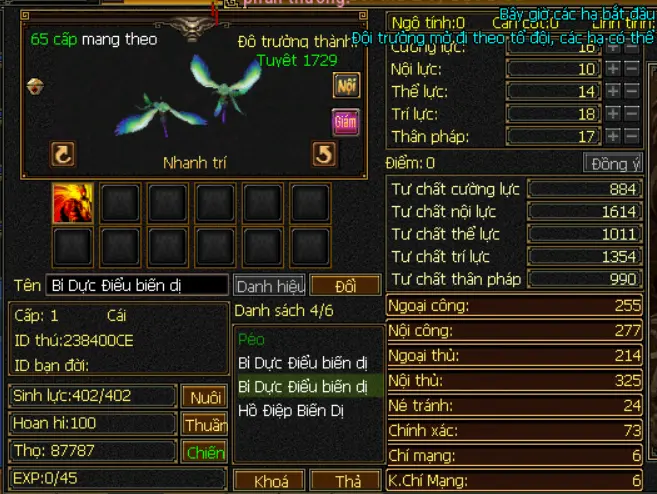Decrease Trí lực with the minus button

(632, 114)
